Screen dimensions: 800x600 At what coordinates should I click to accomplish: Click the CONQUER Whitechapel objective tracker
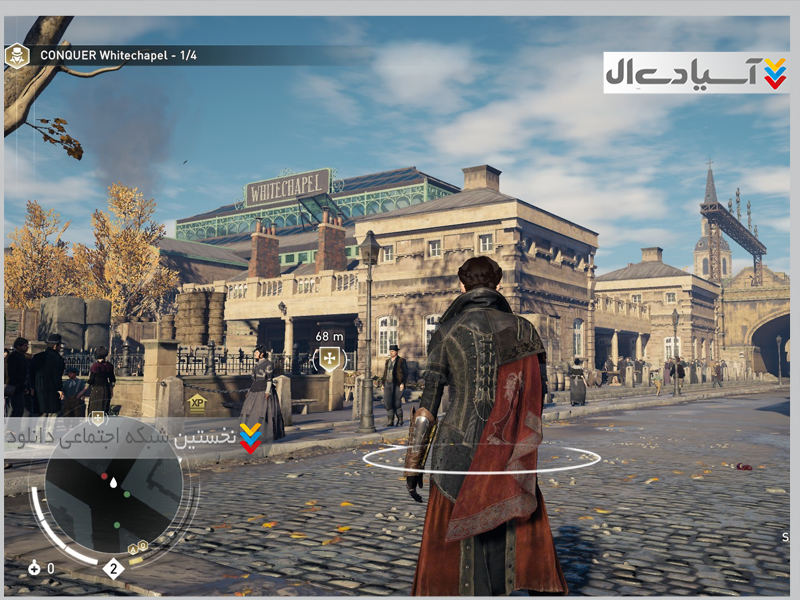tap(118, 55)
